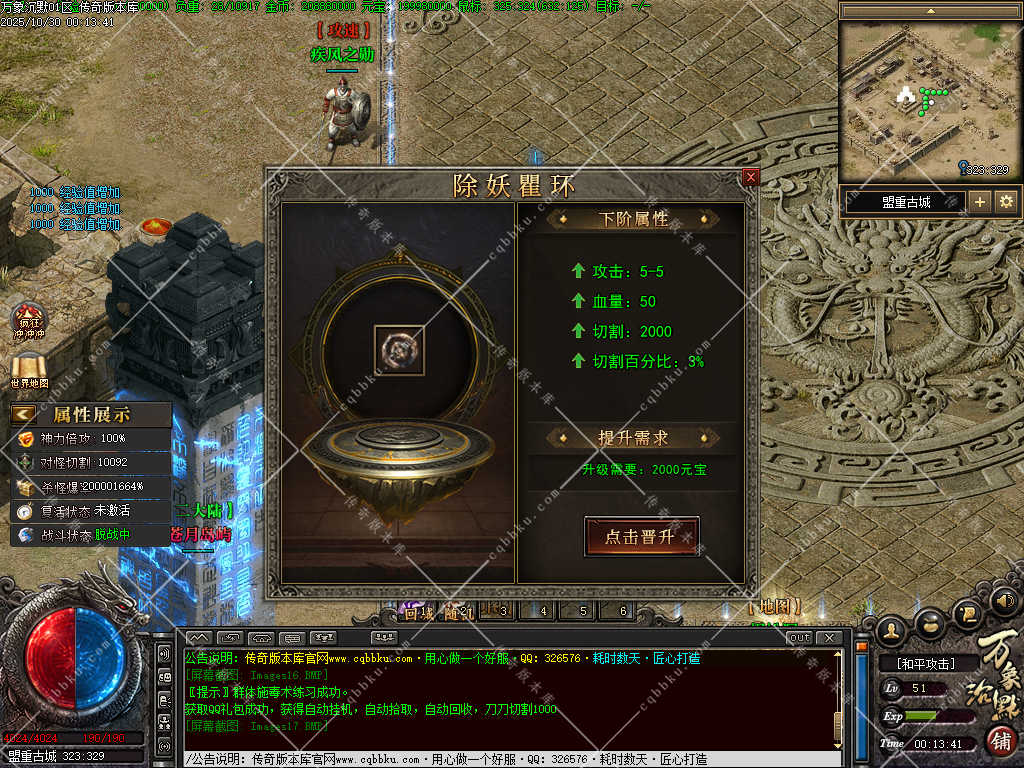The height and width of the screenshot is (768, 1024).
Task: Click the minimap plus button
Action: [x=980, y=202]
